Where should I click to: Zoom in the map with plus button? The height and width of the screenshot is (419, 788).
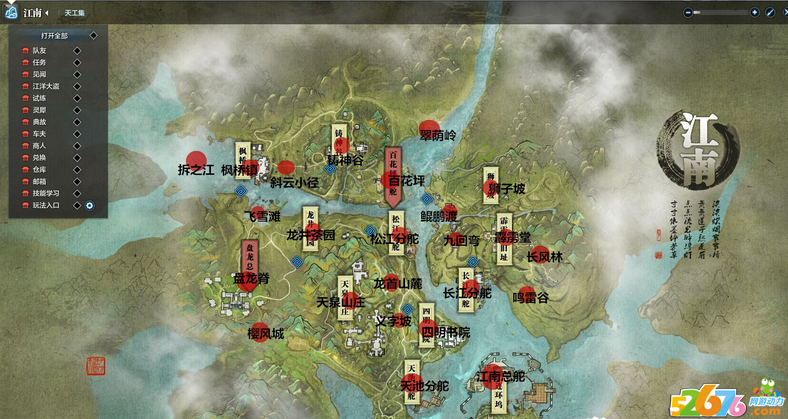(x=754, y=12)
